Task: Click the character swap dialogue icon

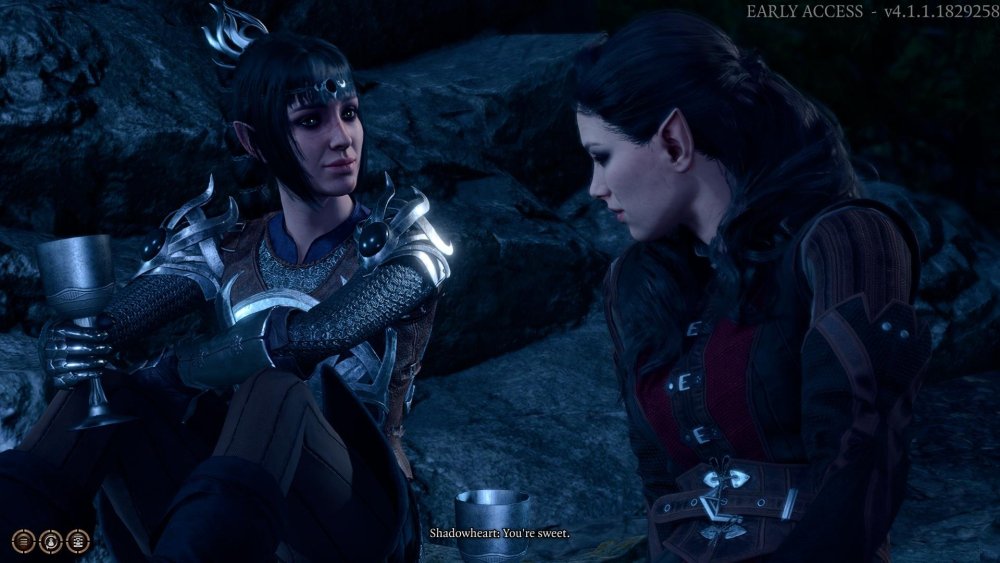Action: coord(51,541)
